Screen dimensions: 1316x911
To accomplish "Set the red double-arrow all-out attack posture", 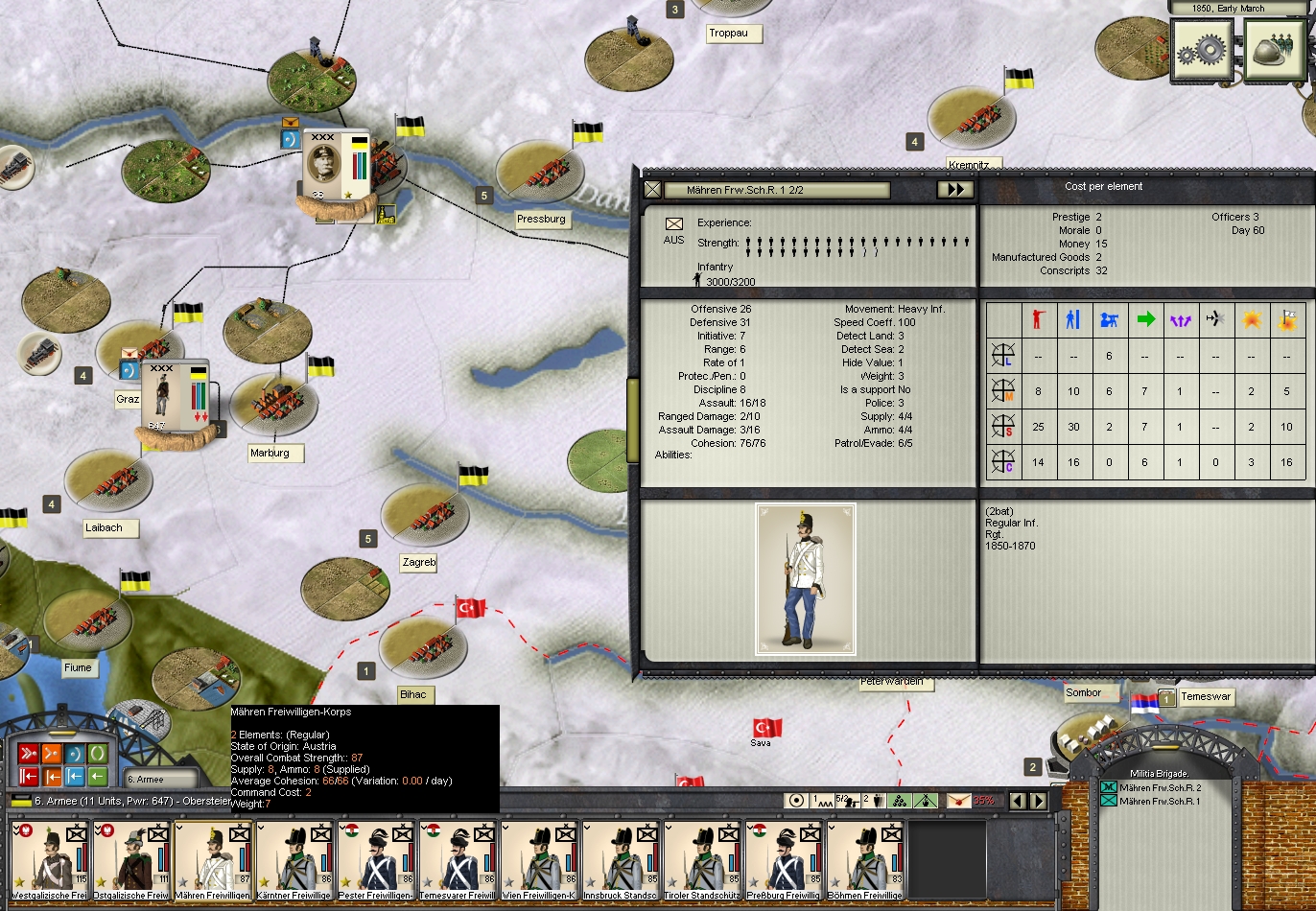I will click(x=28, y=753).
